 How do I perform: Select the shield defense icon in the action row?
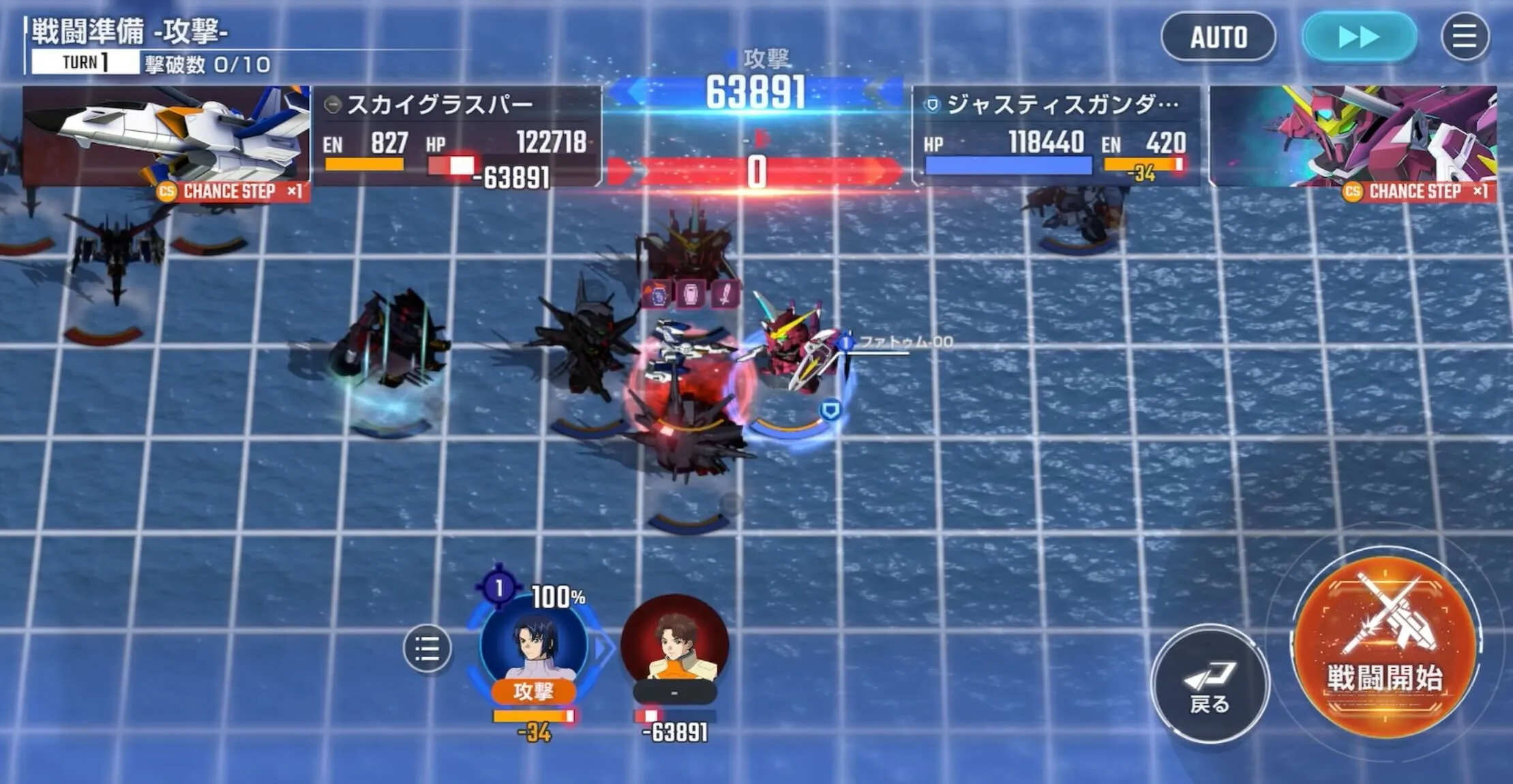(691, 294)
